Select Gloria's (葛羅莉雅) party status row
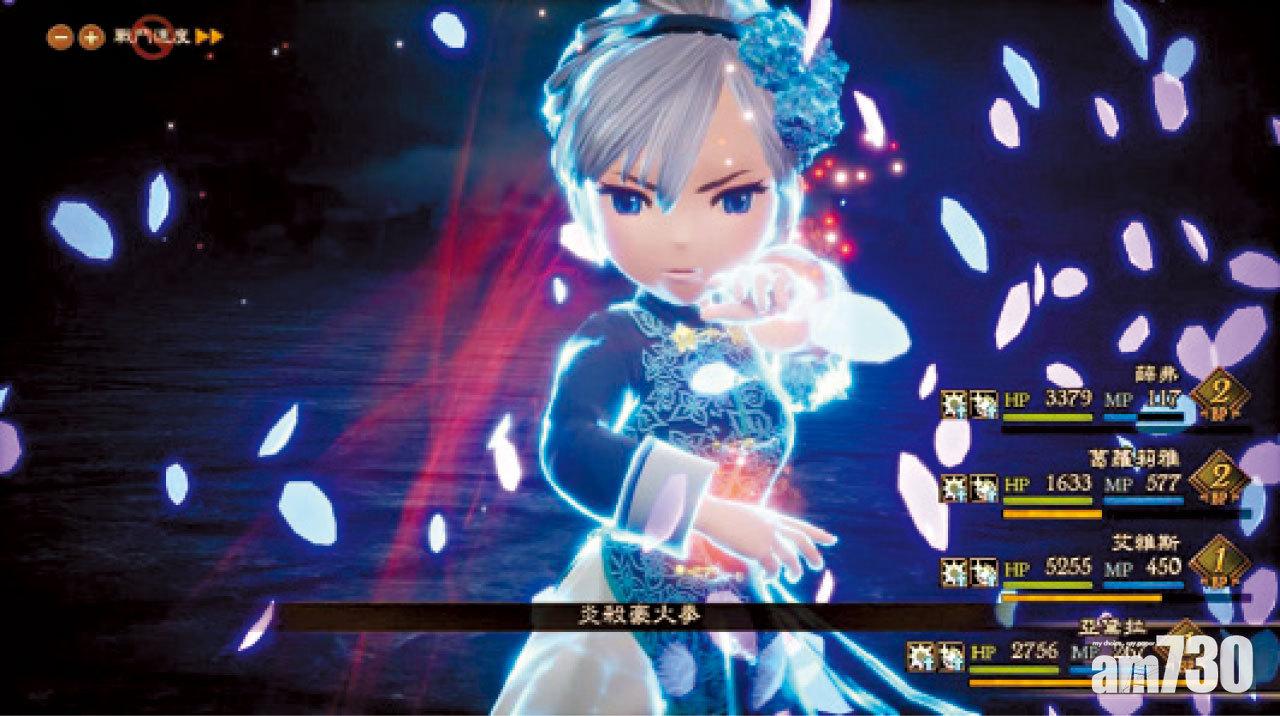 click(x=1090, y=486)
